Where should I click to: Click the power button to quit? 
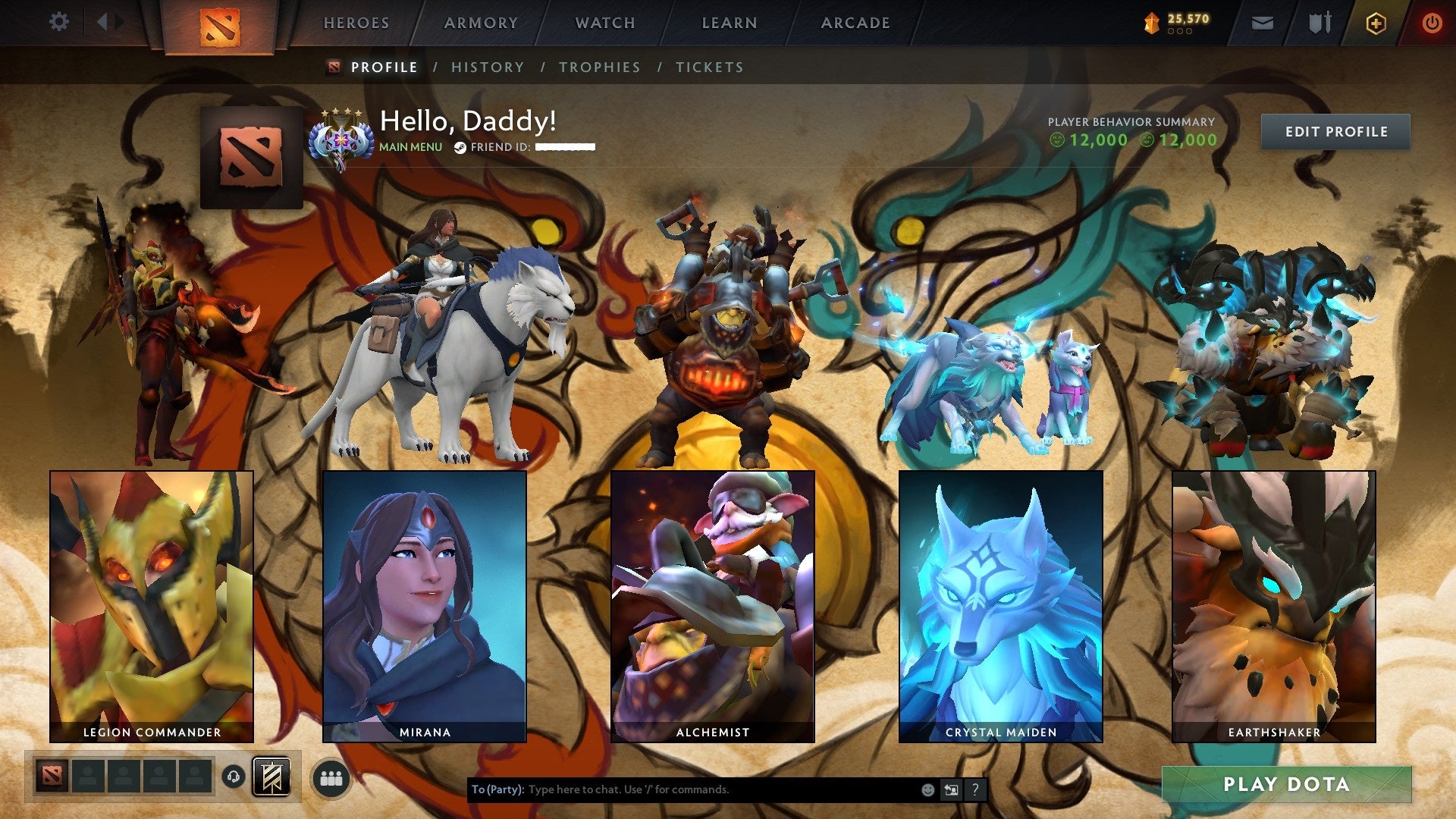tap(1433, 23)
